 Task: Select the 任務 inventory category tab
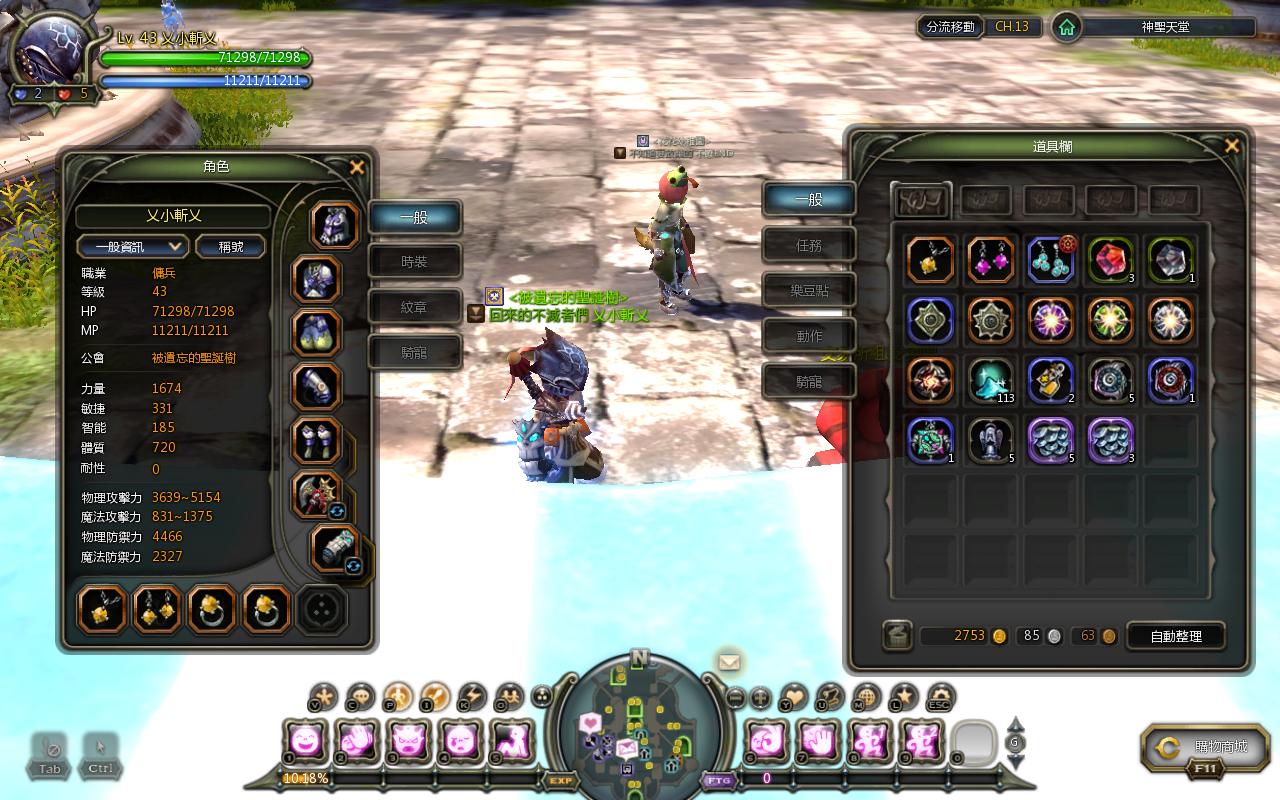(x=808, y=245)
